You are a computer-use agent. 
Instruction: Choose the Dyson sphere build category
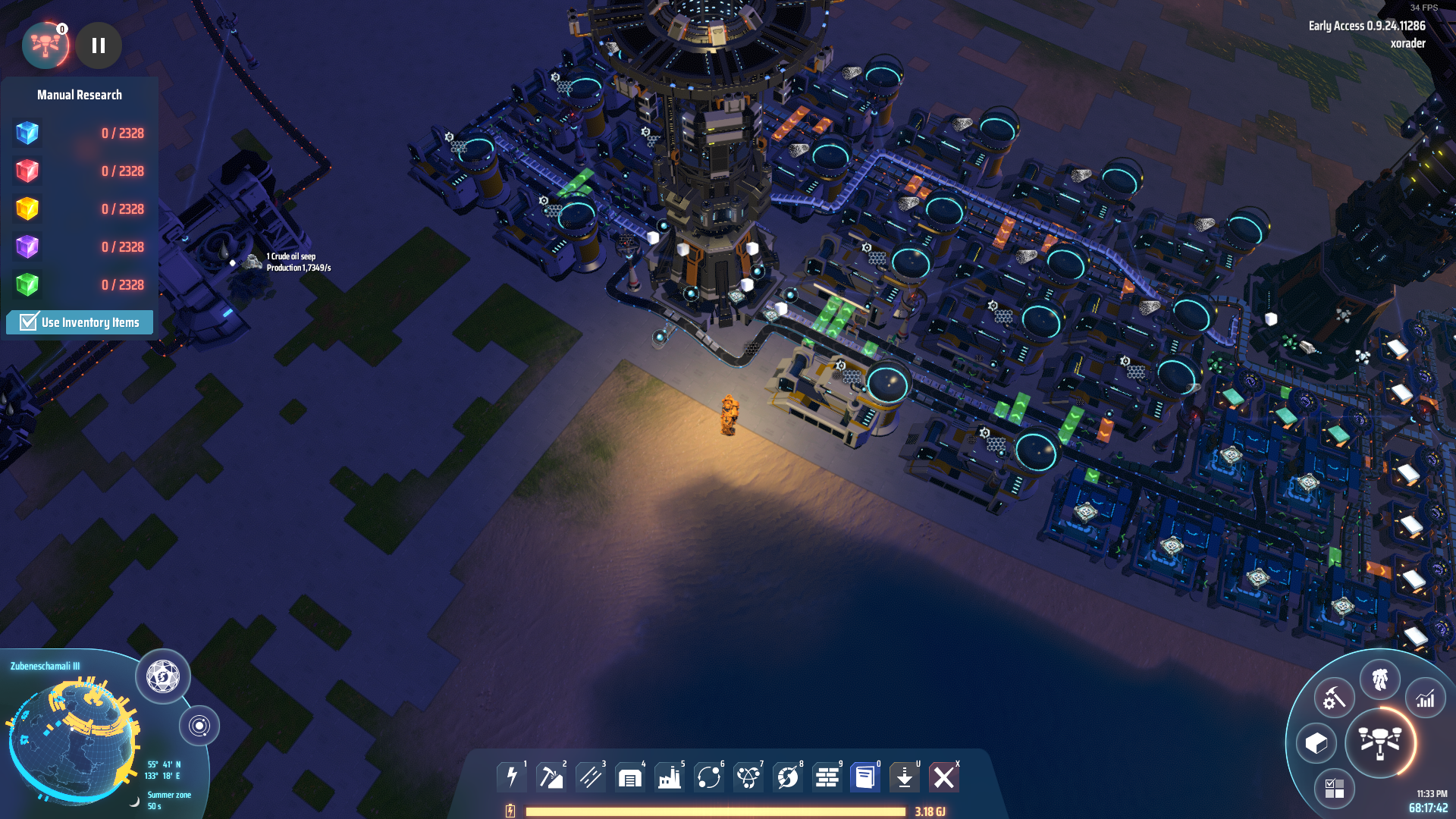788,777
